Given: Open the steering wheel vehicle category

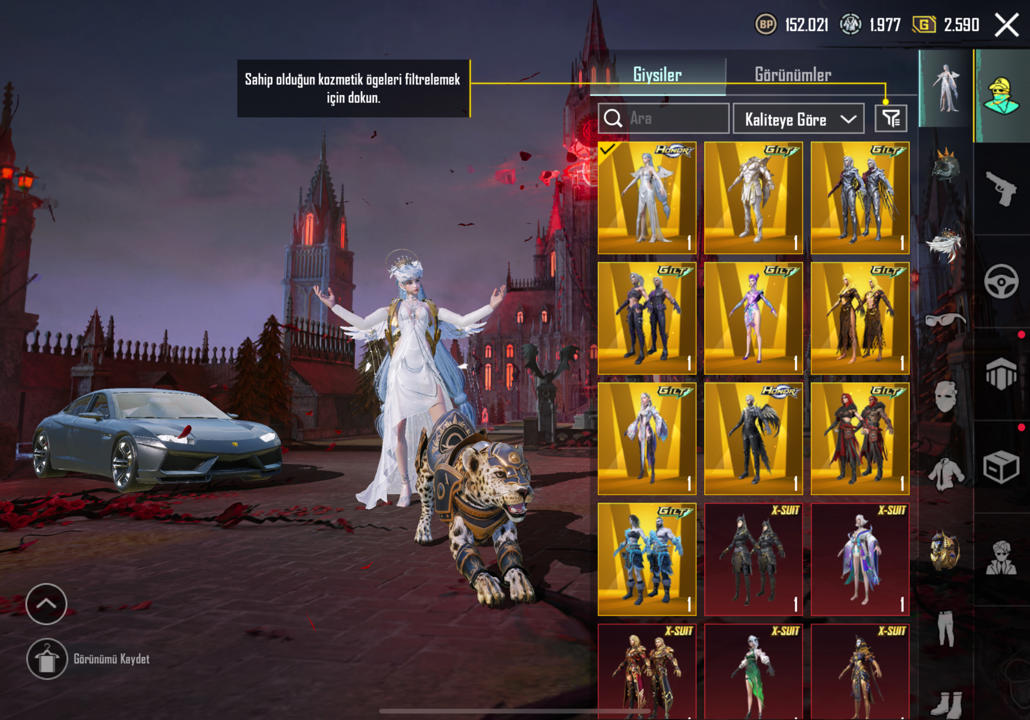Looking at the screenshot, I should tap(1001, 282).
